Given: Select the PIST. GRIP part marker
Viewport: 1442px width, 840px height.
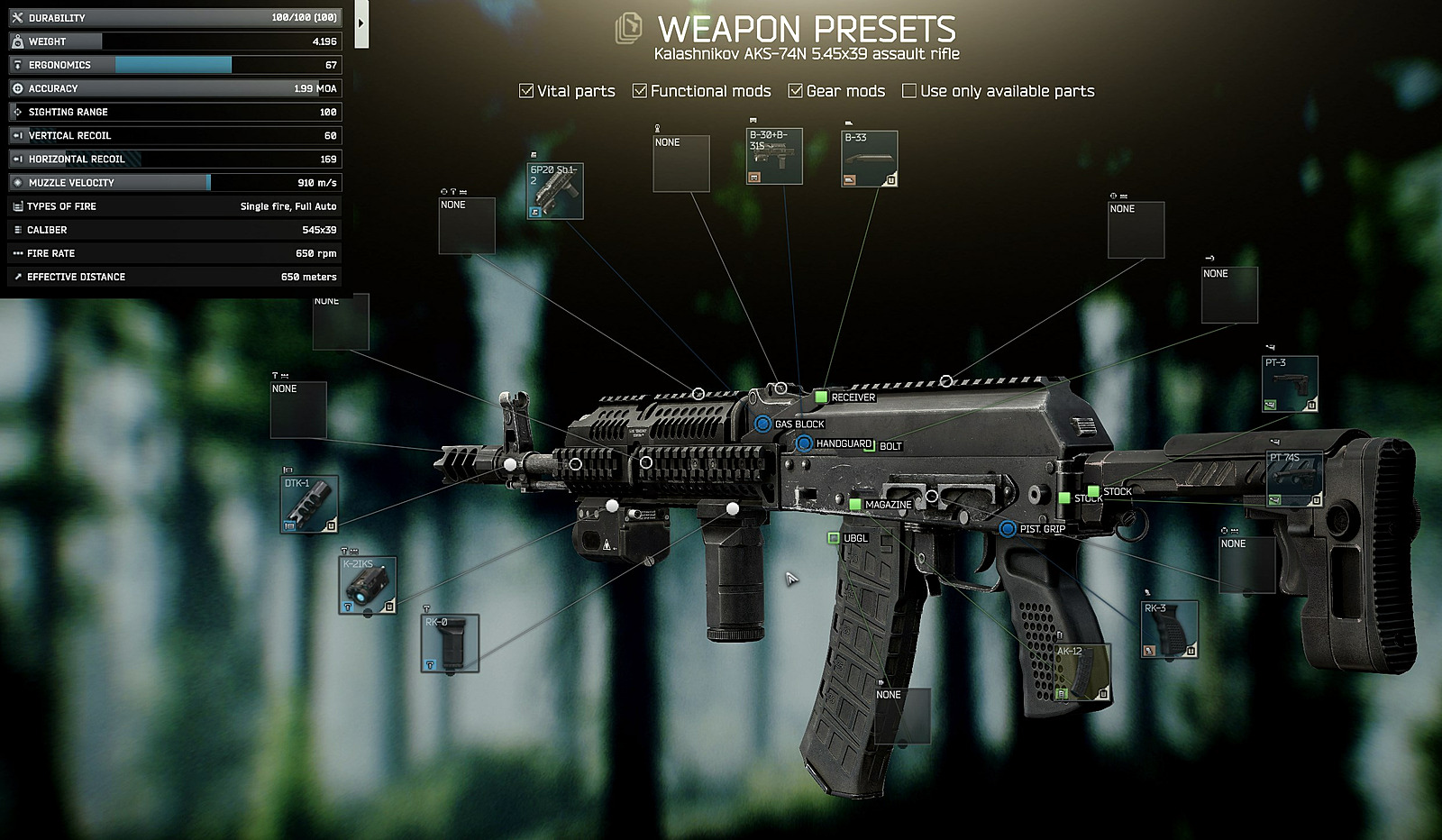Looking at the screenshot, I should (x=1008, y=528).
